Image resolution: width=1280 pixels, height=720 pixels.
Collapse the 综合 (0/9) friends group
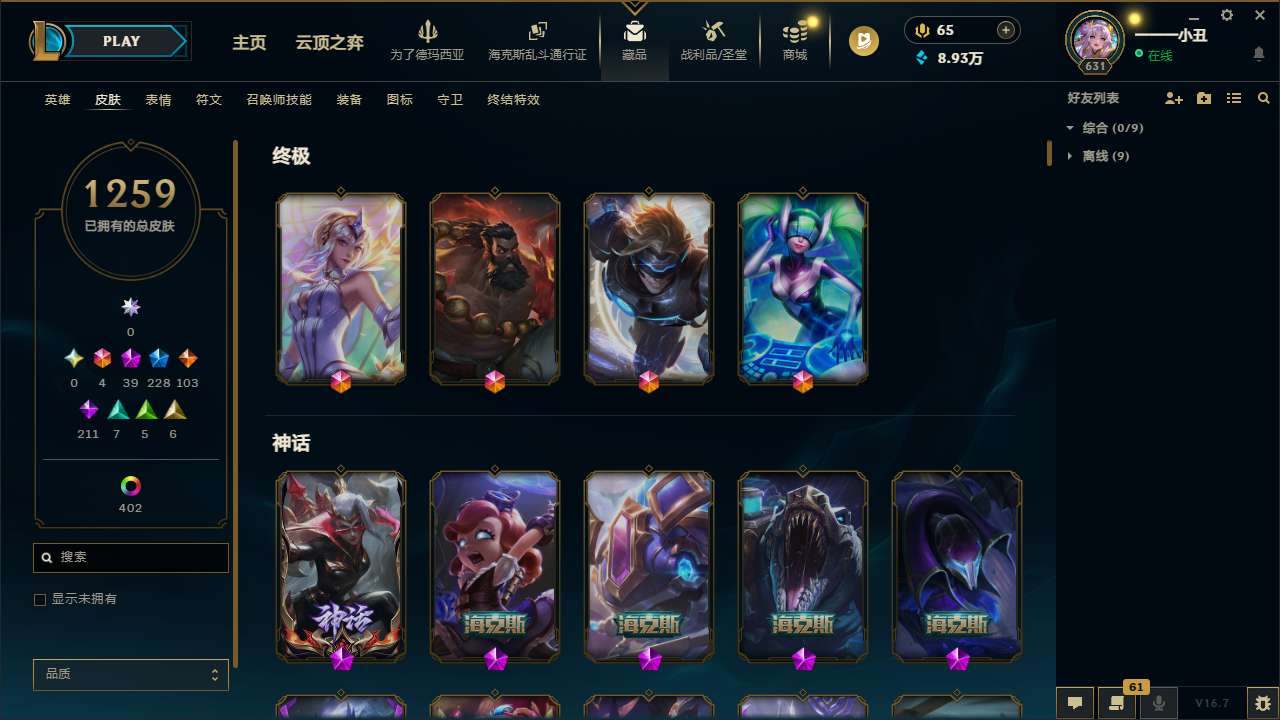(1070, 128)
